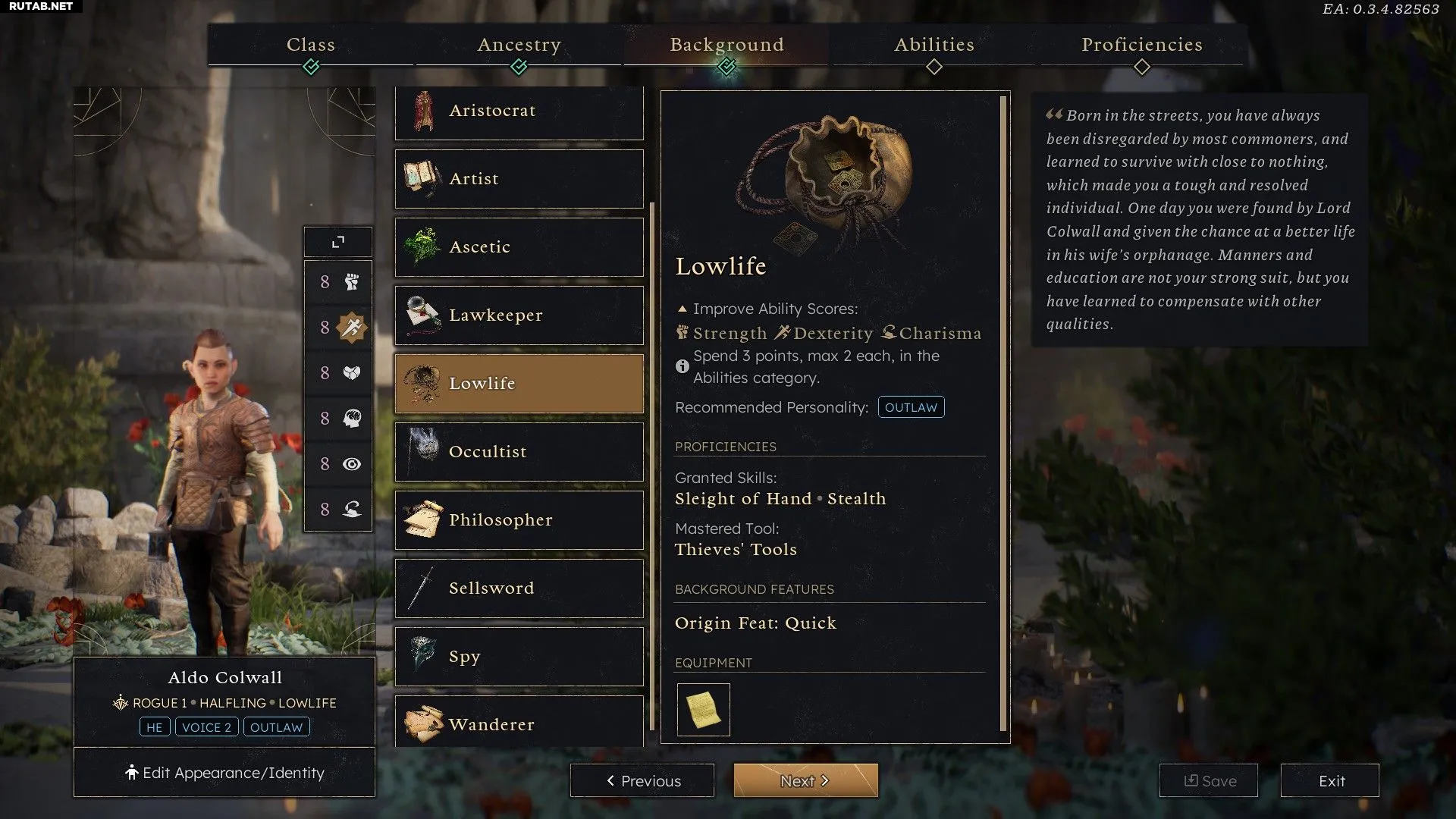Collapse the Improve Ability Scores section
The height and width of the screenshot is (819, 1456).
click(682, 309)
